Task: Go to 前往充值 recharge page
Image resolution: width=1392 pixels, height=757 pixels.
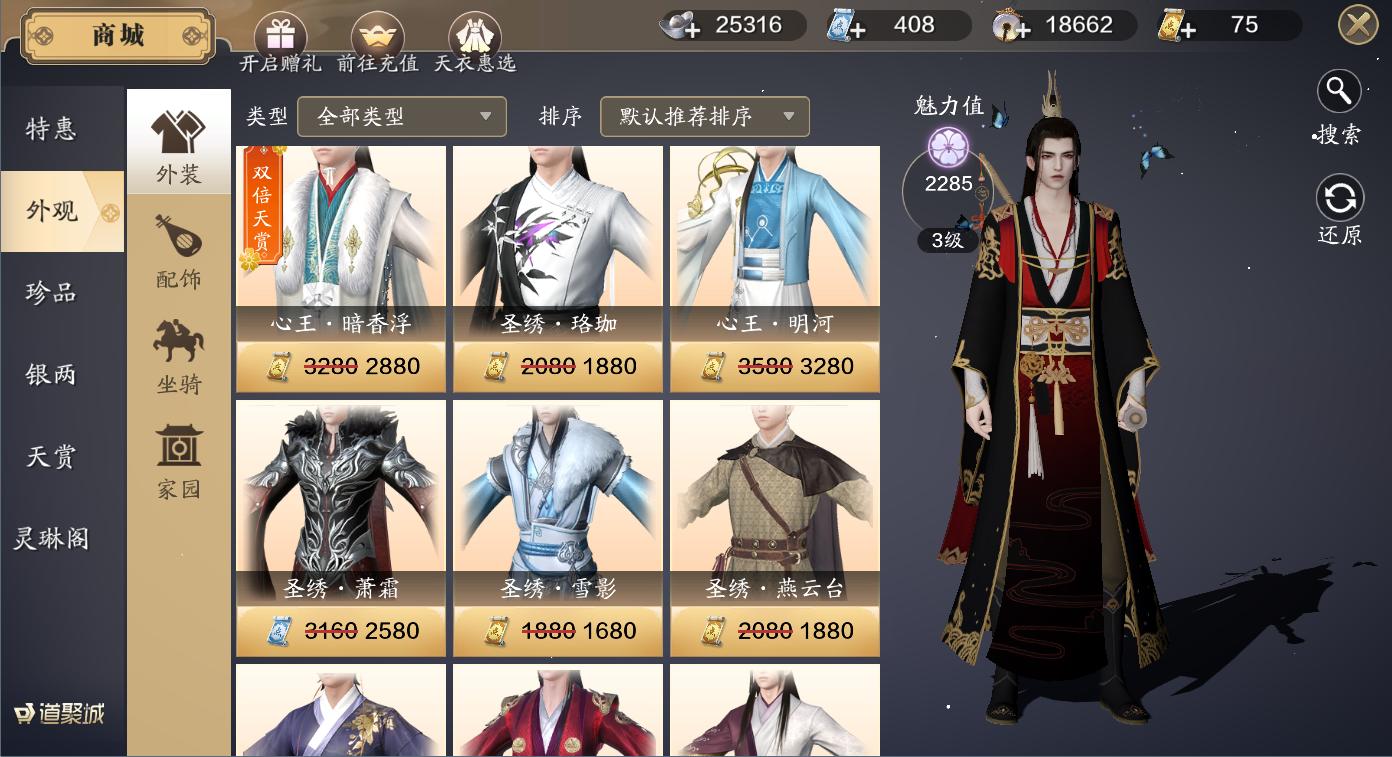Action: pyautogui.click(x=377, y=40)
